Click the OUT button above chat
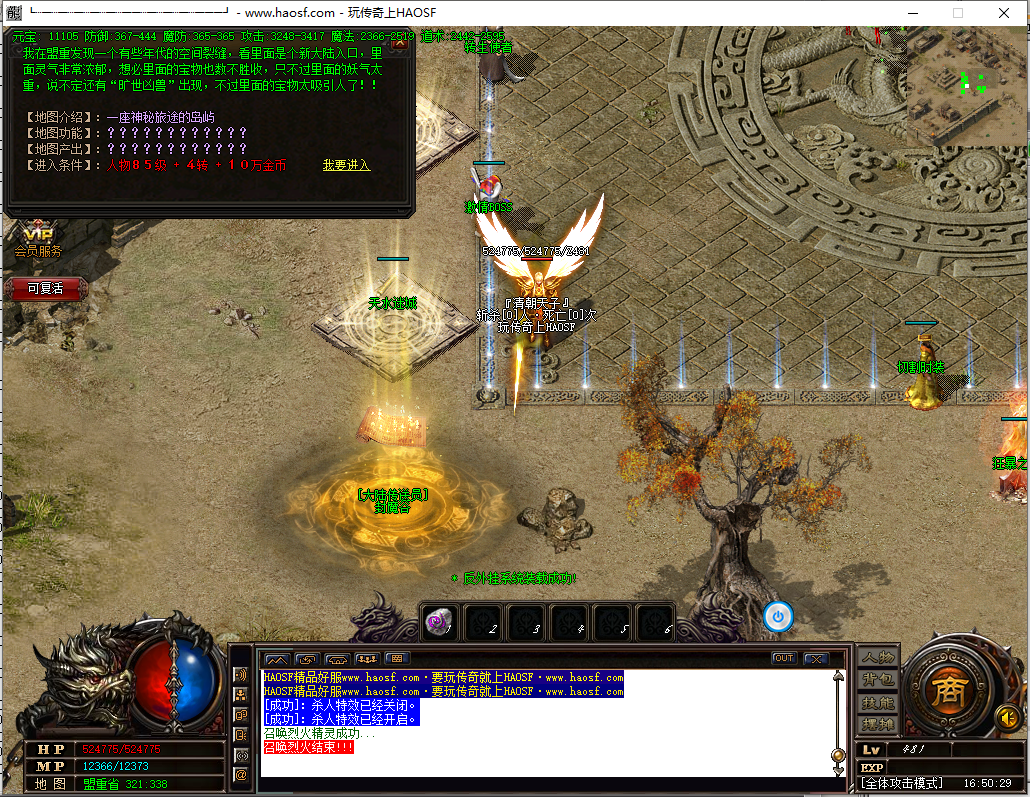 (x=784, y=658)
